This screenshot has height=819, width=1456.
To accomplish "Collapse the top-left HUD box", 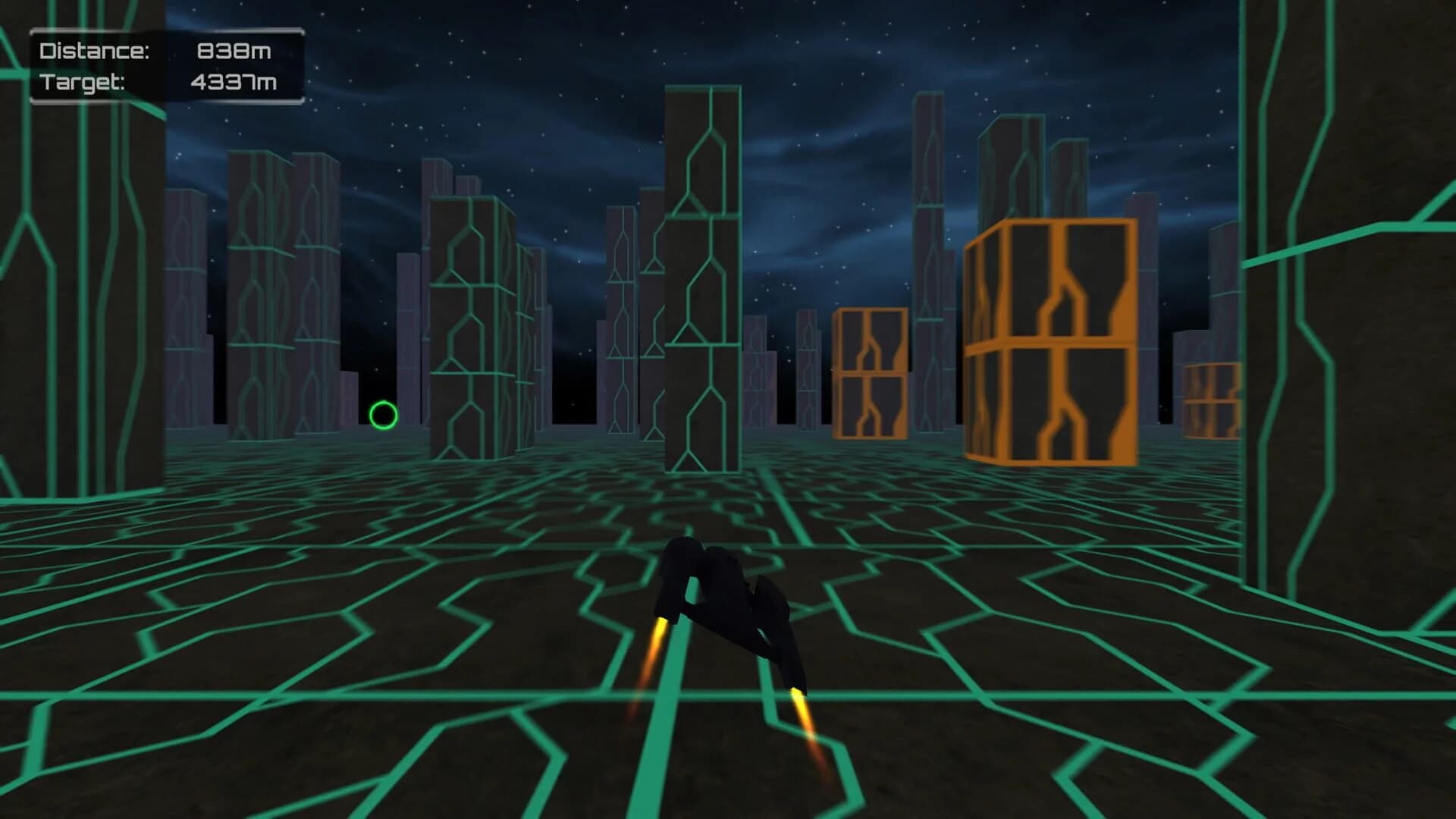I will (x=163, y=64).
